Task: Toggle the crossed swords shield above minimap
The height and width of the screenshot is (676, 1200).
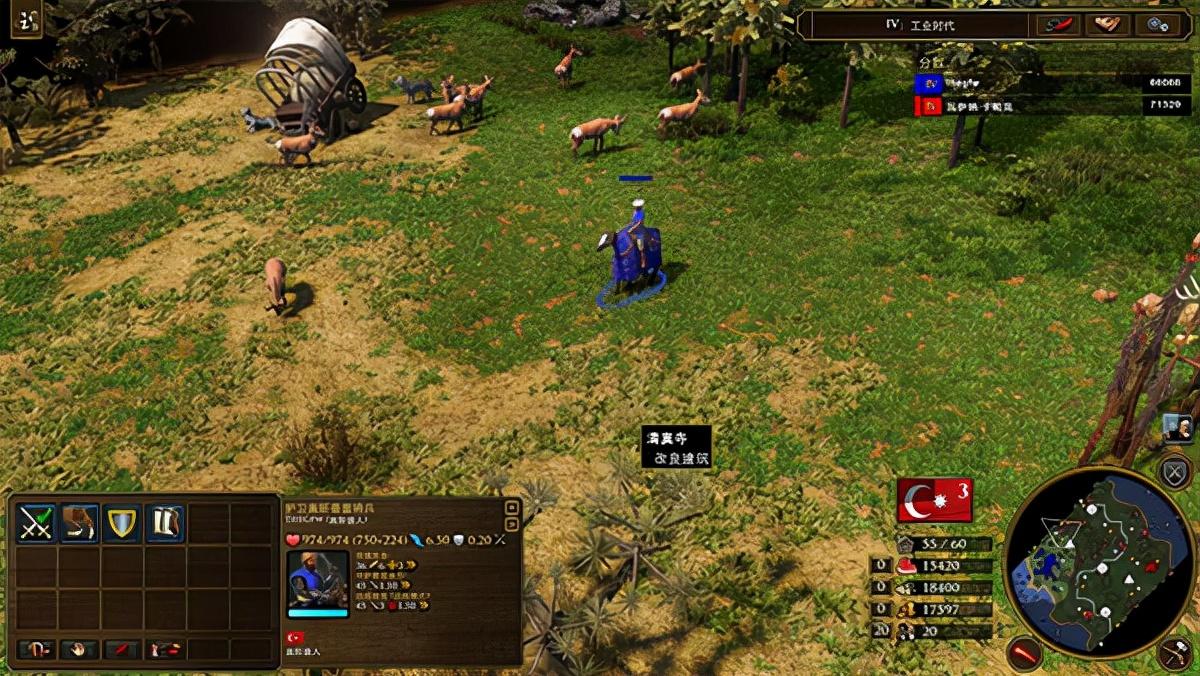Action: [1174, 471]
